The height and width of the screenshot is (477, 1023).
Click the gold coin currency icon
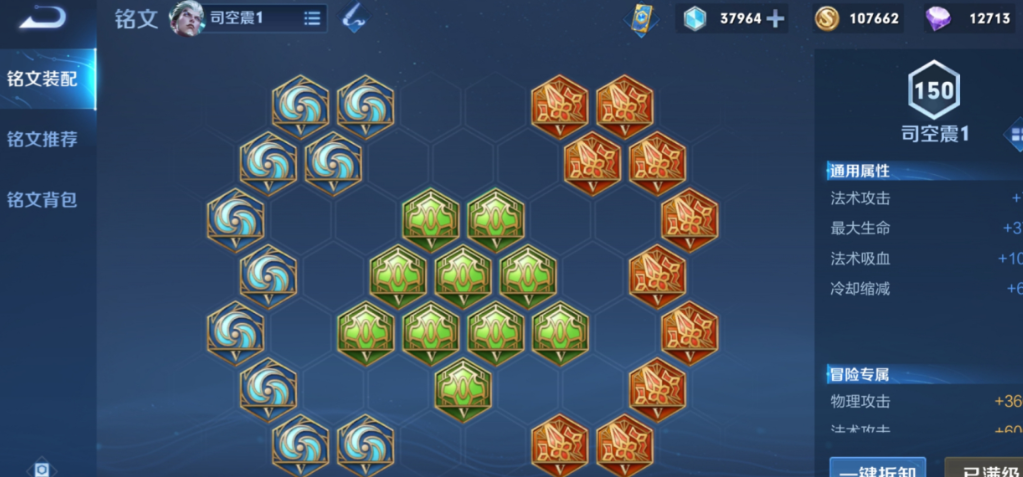826,18
